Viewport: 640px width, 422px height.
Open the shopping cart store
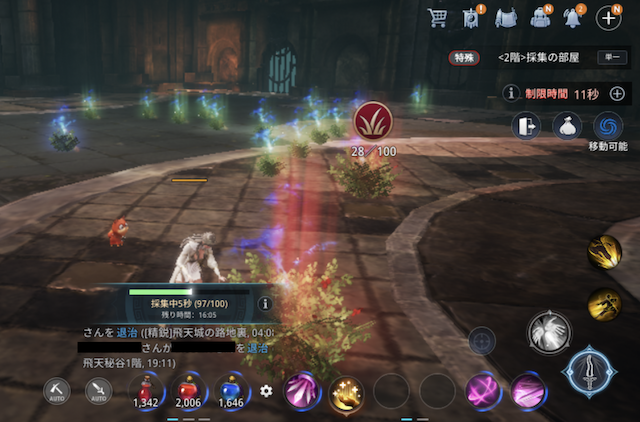click(437, 17)
